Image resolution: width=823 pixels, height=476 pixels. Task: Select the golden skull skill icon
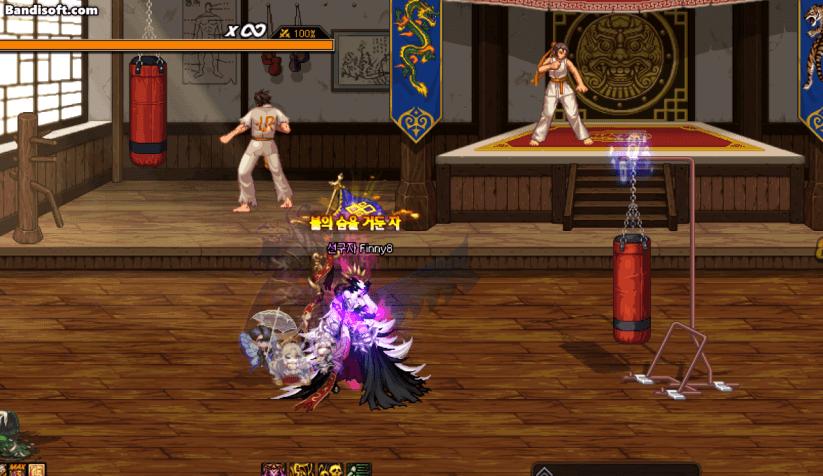pyautogui.click(x=330, y=470)
